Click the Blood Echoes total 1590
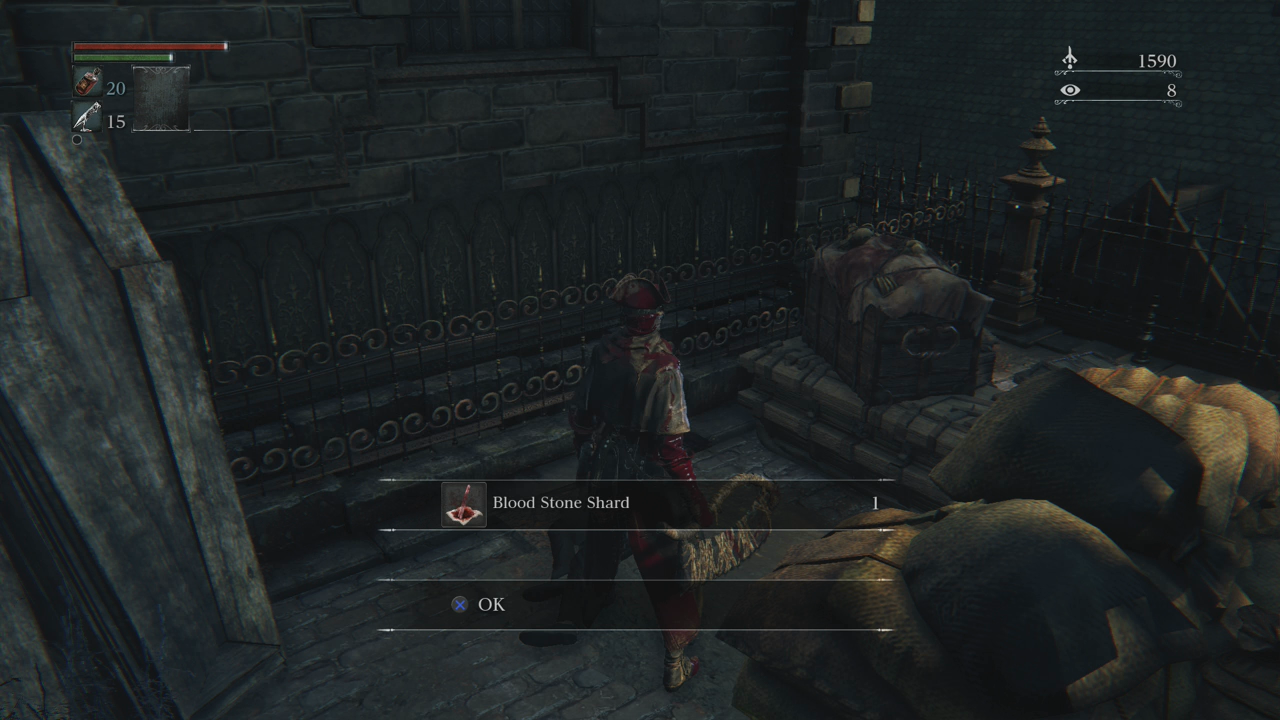1280x720 pixels. [x=1157, y=61]
